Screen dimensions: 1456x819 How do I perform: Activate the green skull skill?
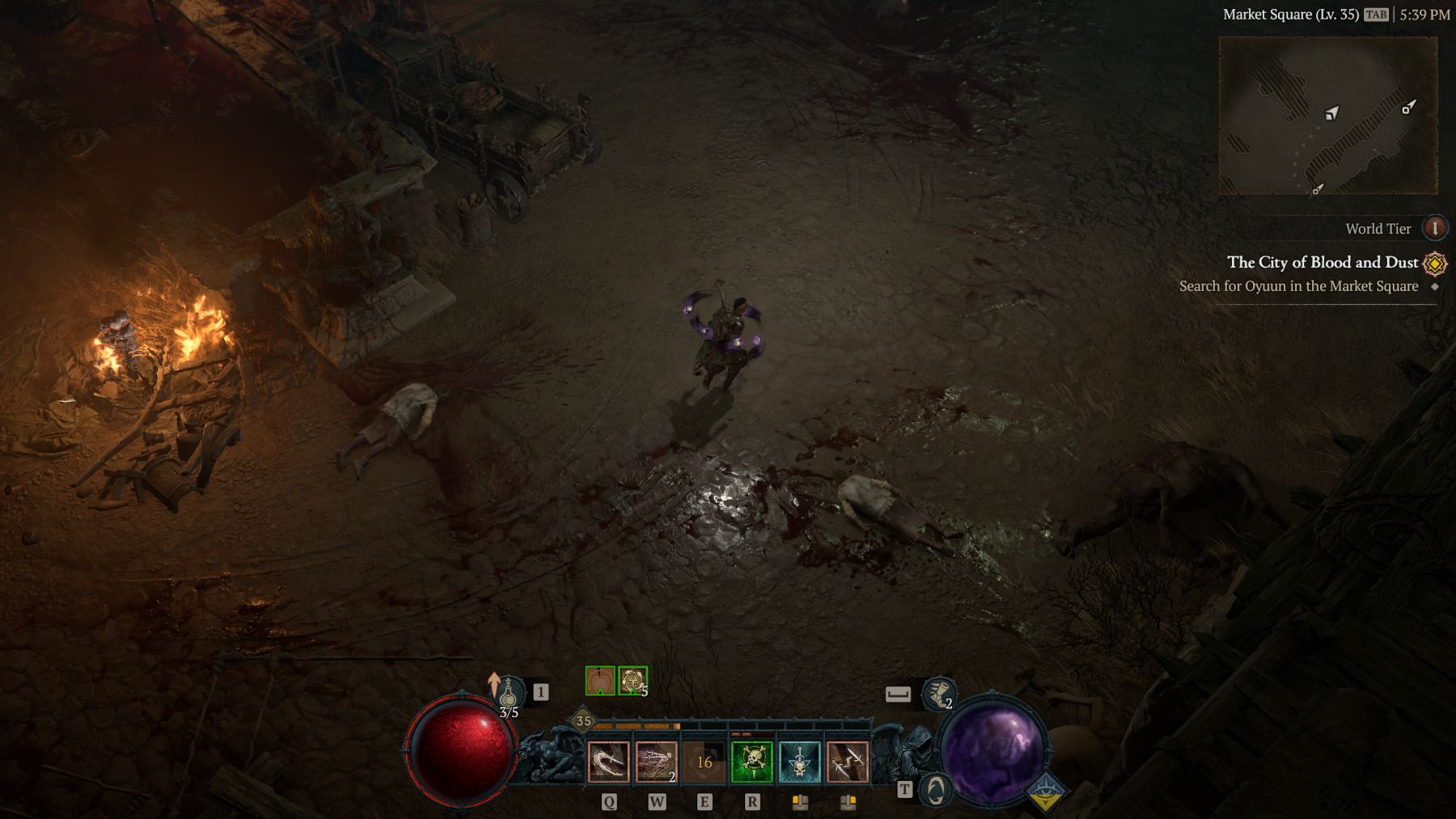coord(751,762)
